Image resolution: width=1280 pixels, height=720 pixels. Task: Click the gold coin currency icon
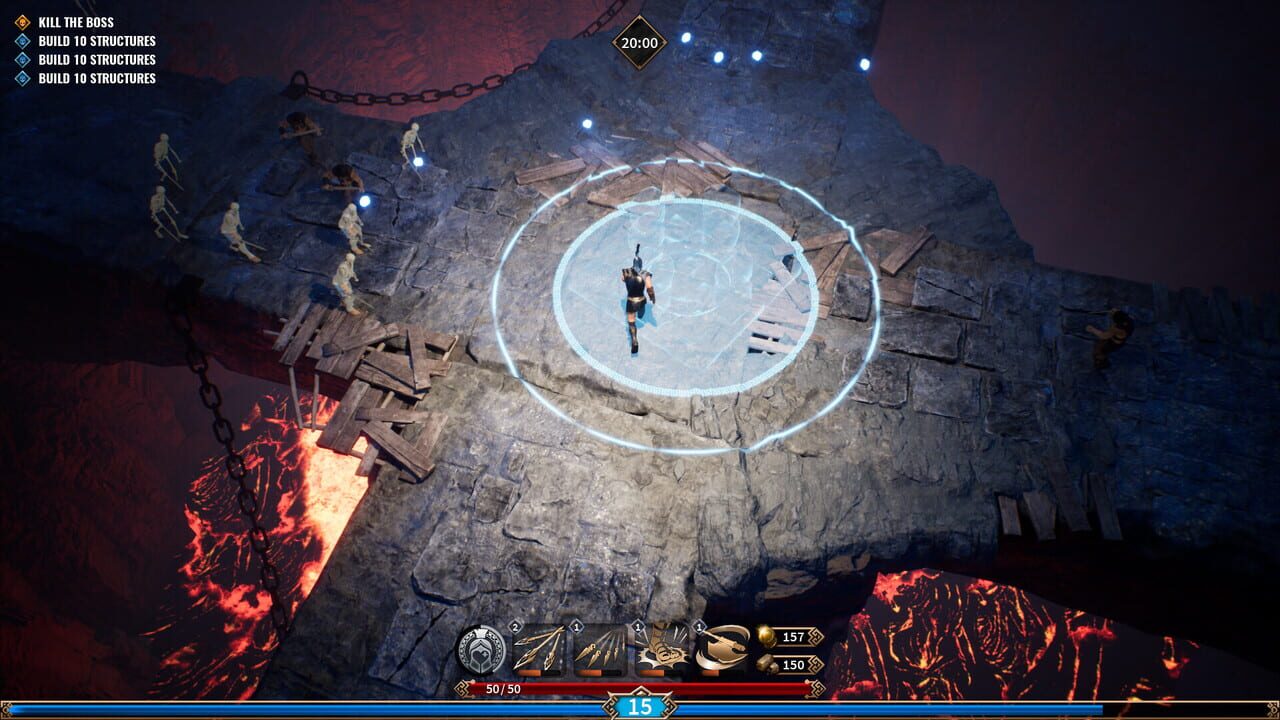(767, 637)
